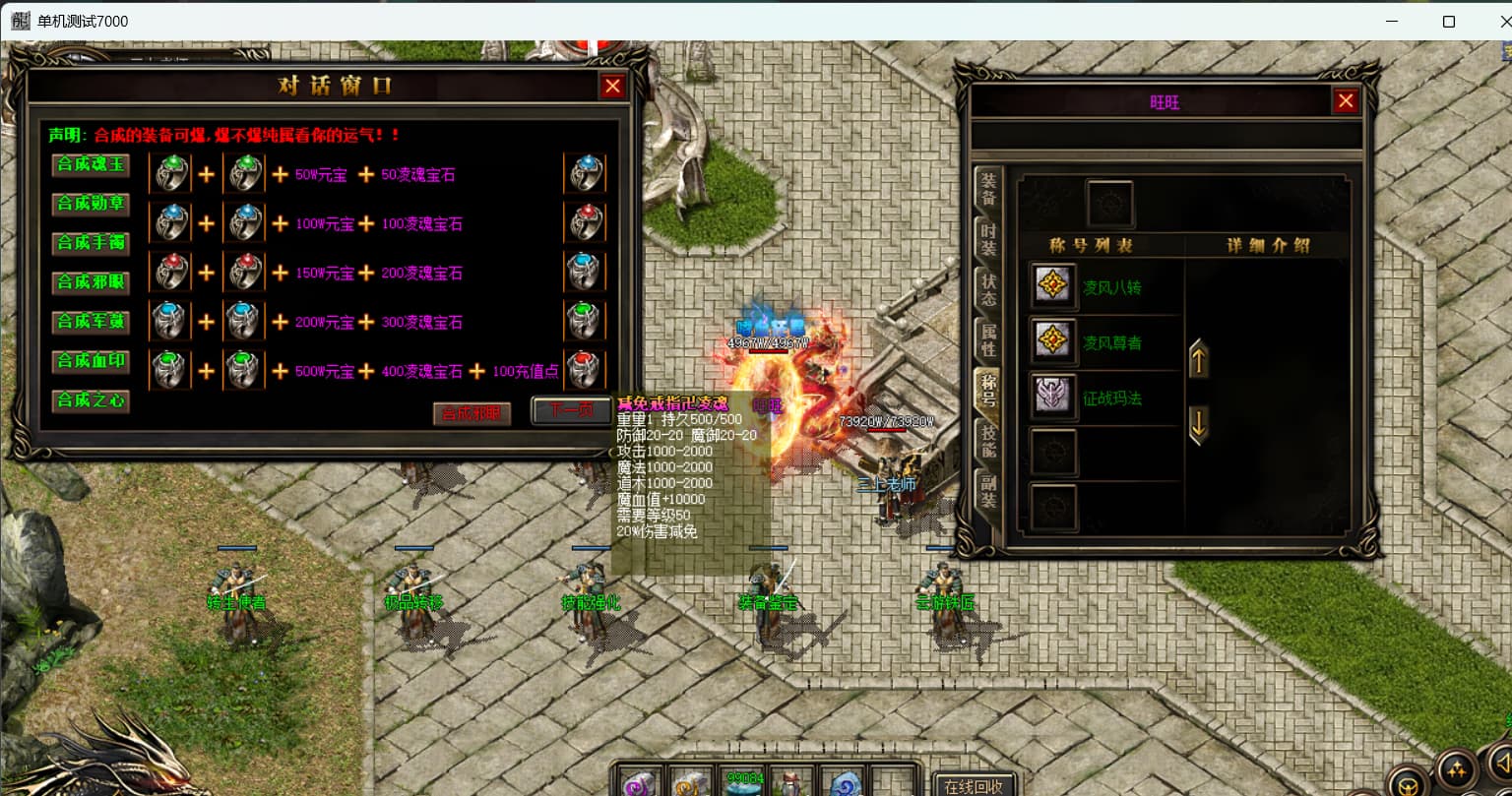This screenshot has height=796, width=1512.
Task: Open the 在线回收 online recycle button
Action: tap(974, 785)
